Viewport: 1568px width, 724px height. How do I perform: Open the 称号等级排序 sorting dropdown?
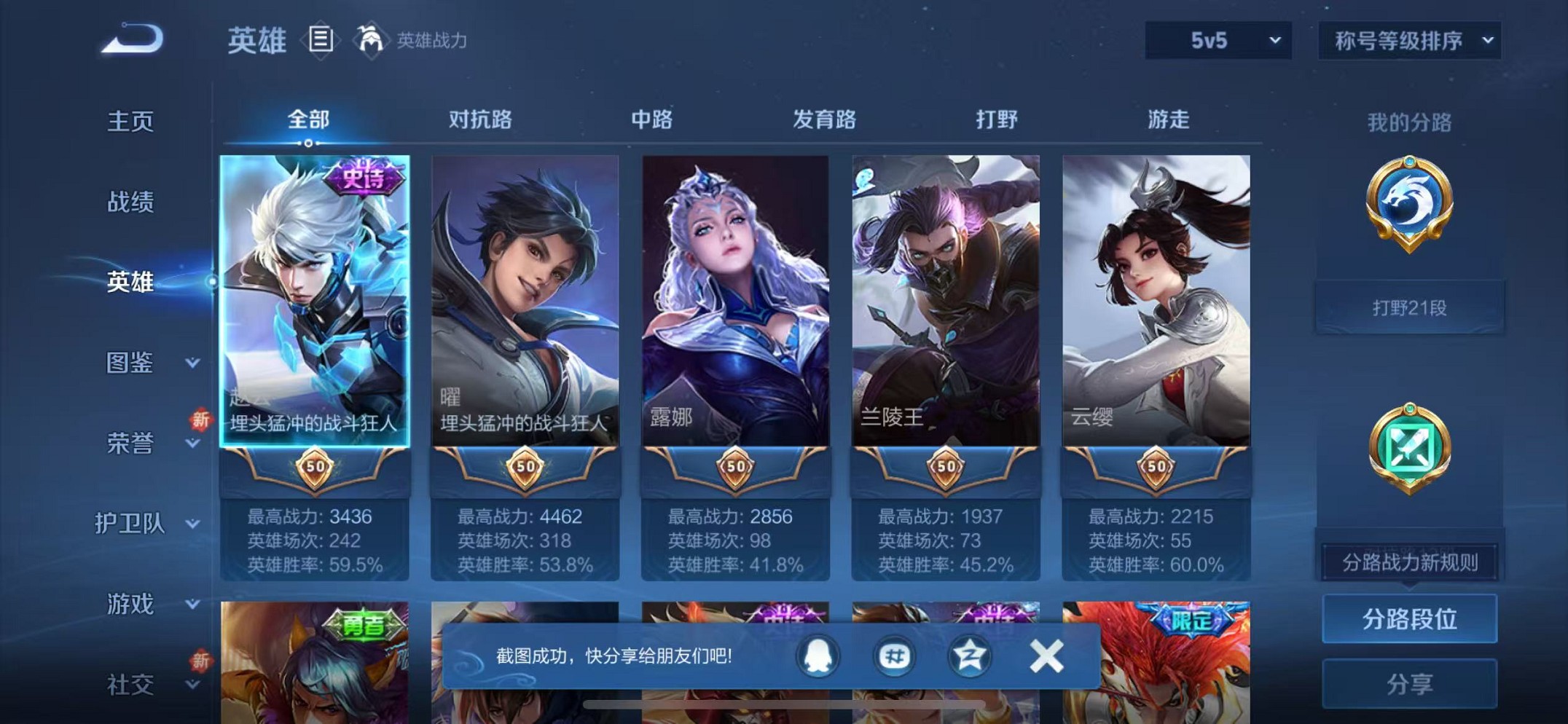point(1408,42)
